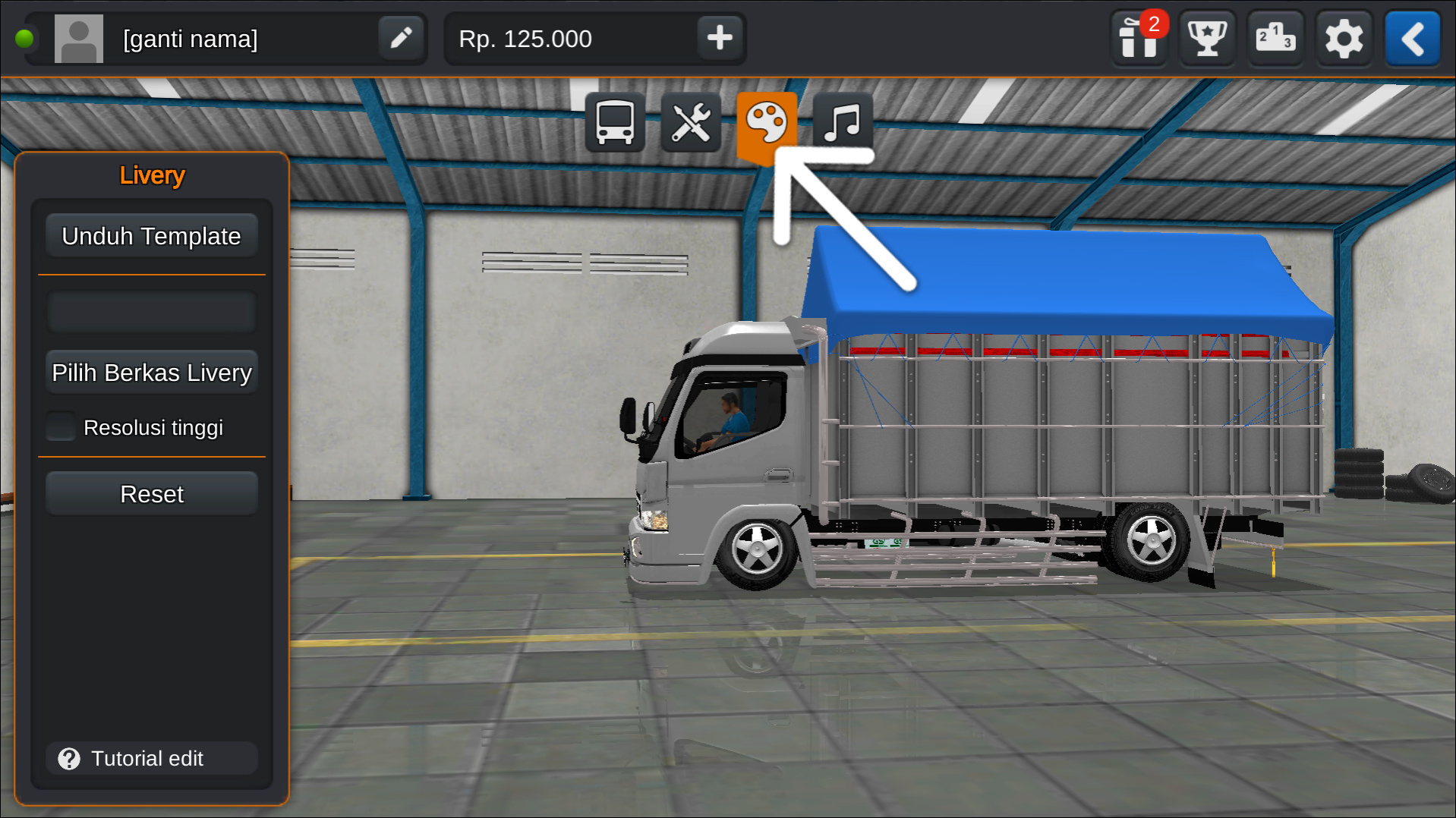Open the settings gear
The width and height of the screenshot is (1456, 818).
tap(1344, 38)
